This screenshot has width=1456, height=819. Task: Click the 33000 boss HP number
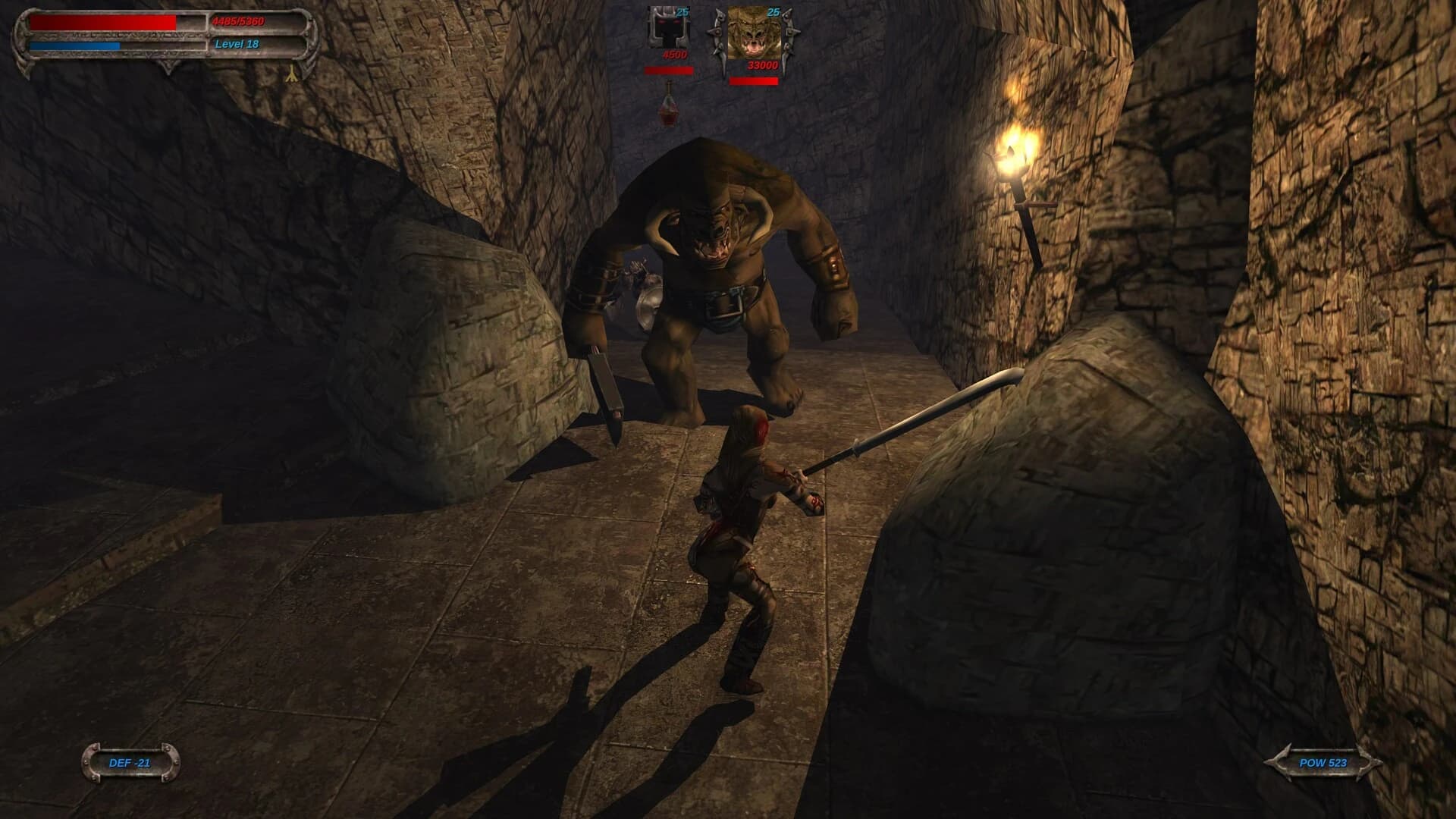(x=763, y=66)
